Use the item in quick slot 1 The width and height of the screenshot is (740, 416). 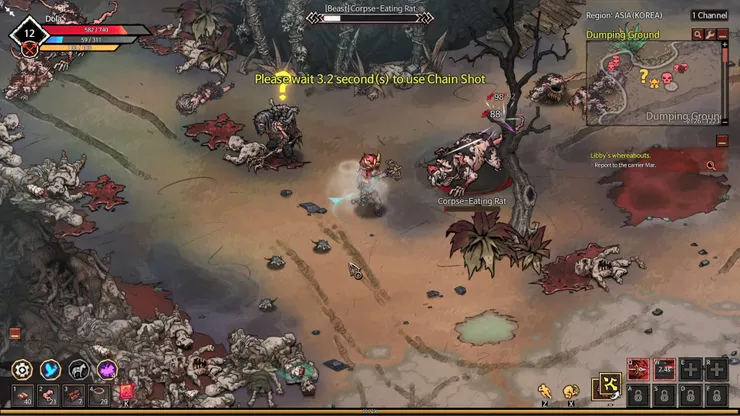[22, 395]
